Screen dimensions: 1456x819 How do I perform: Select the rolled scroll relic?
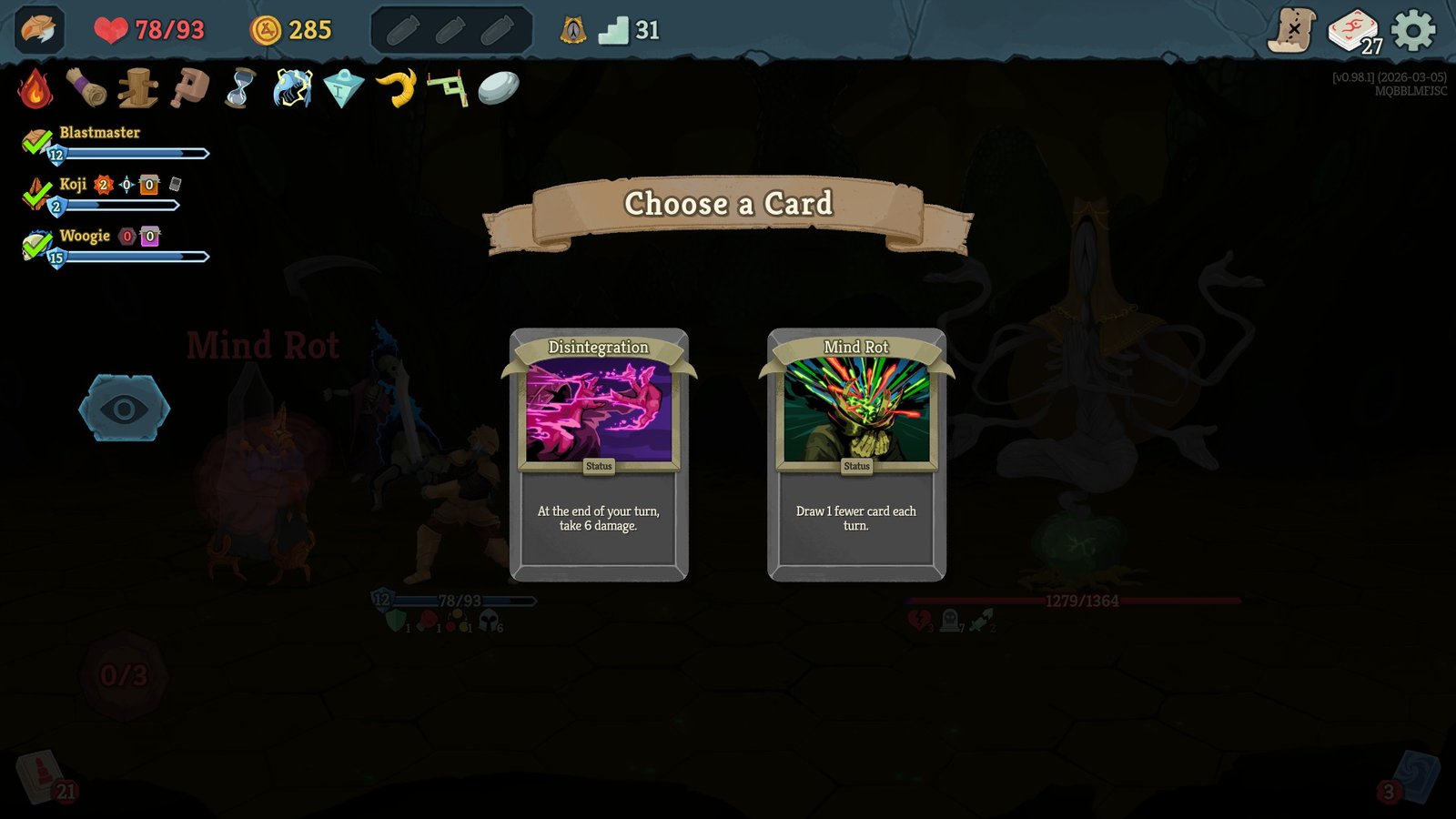[x=87, y=87]
